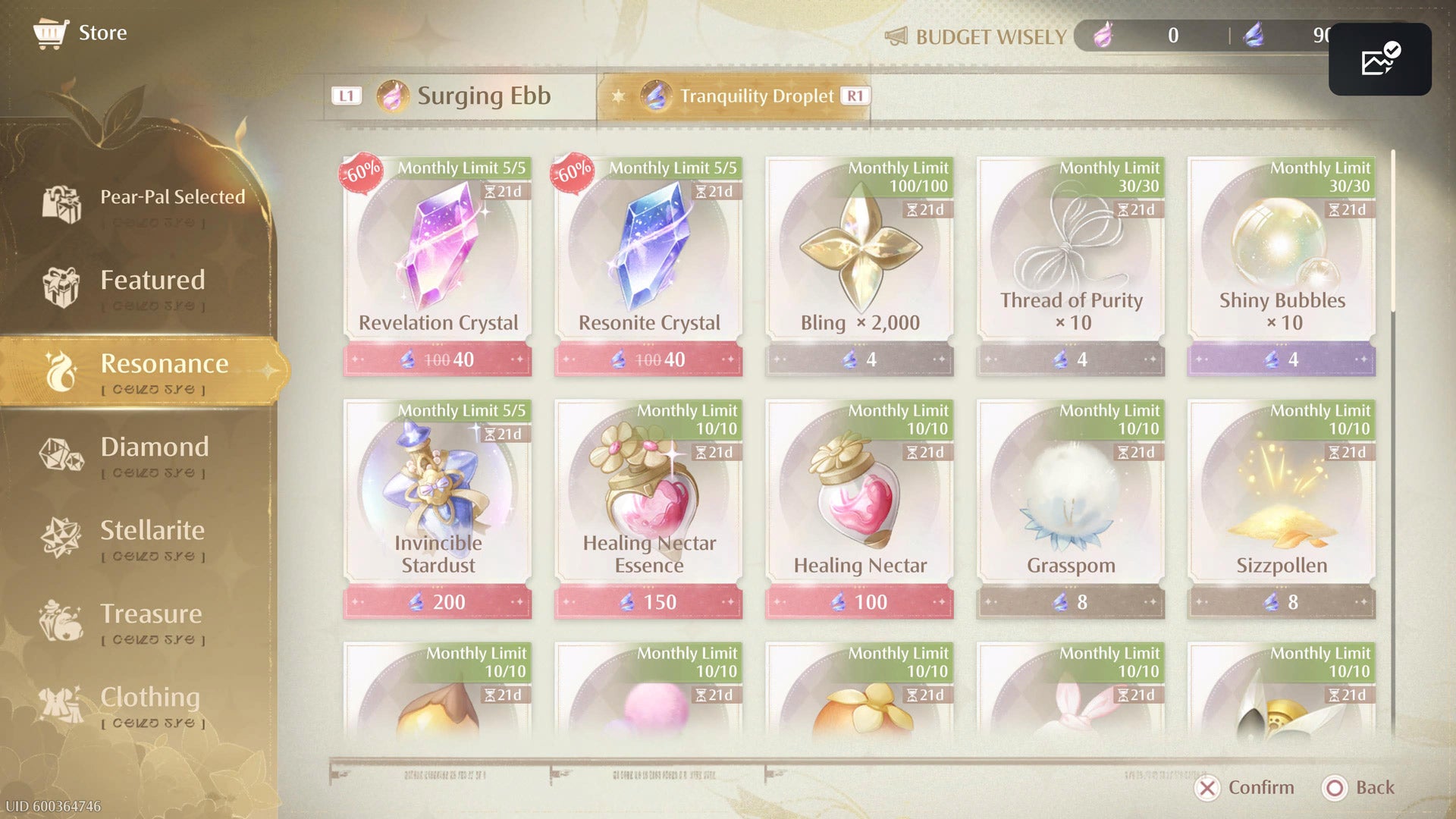The image size is (1456, 819).
Task: Switch to the Surging Ebb tab
Action: tap(461, 96)
